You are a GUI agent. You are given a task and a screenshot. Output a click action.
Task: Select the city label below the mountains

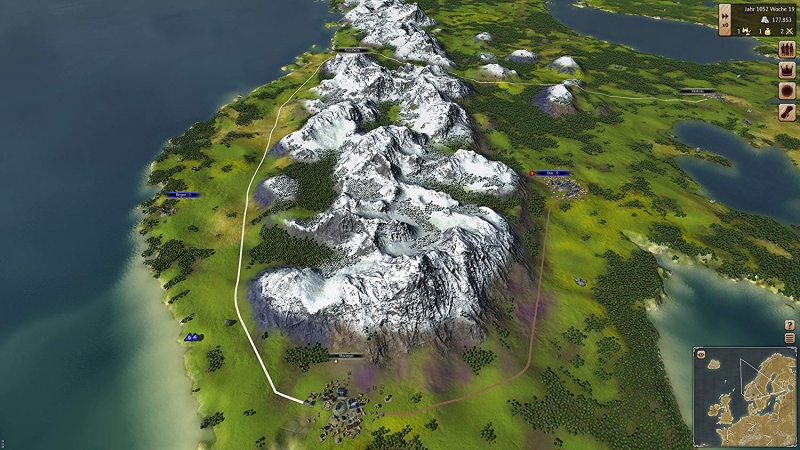[x=347, y=355]
